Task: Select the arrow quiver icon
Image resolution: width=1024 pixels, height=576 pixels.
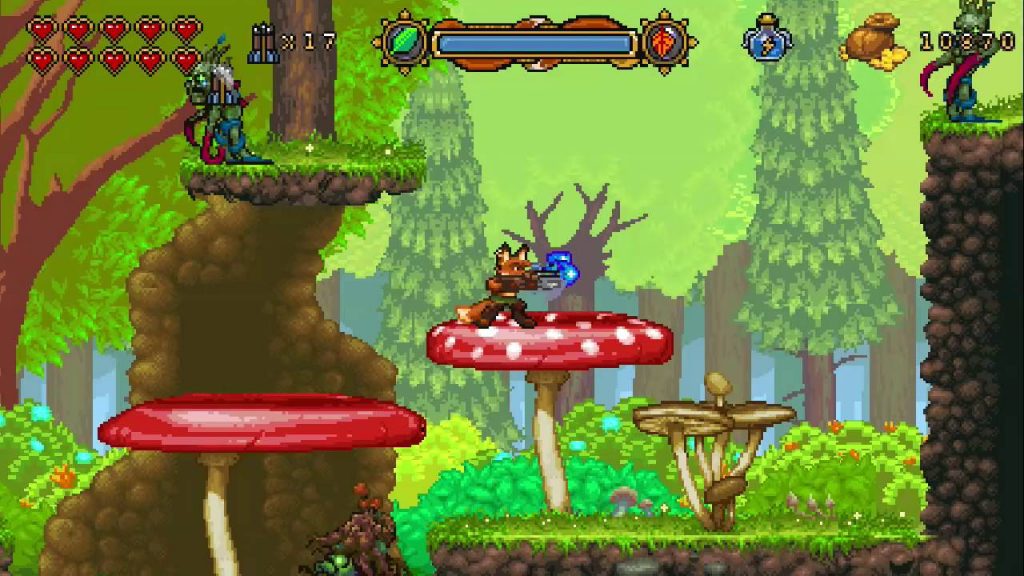Action: coord(263,43)
